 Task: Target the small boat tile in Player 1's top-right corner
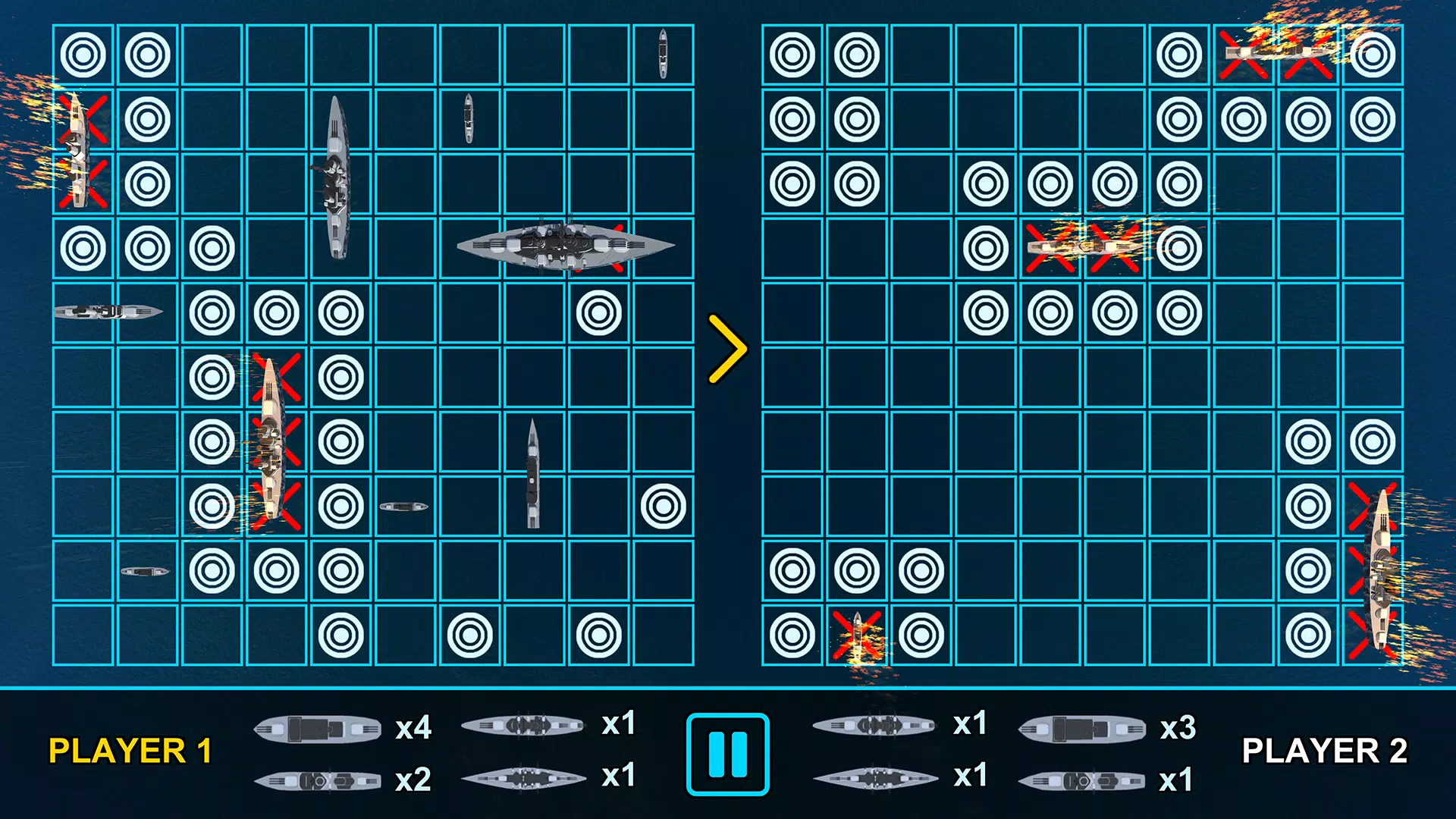663,55
